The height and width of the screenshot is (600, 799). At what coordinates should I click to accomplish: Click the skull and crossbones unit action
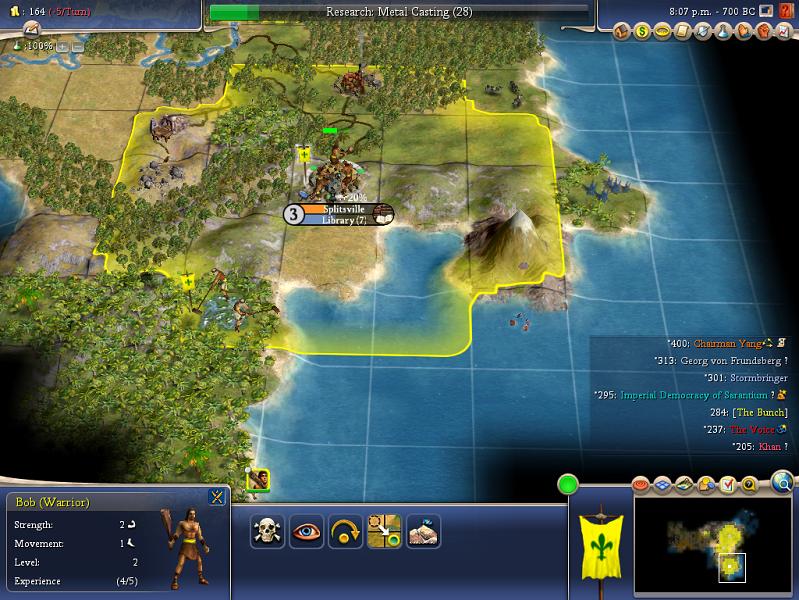point(267,531)
